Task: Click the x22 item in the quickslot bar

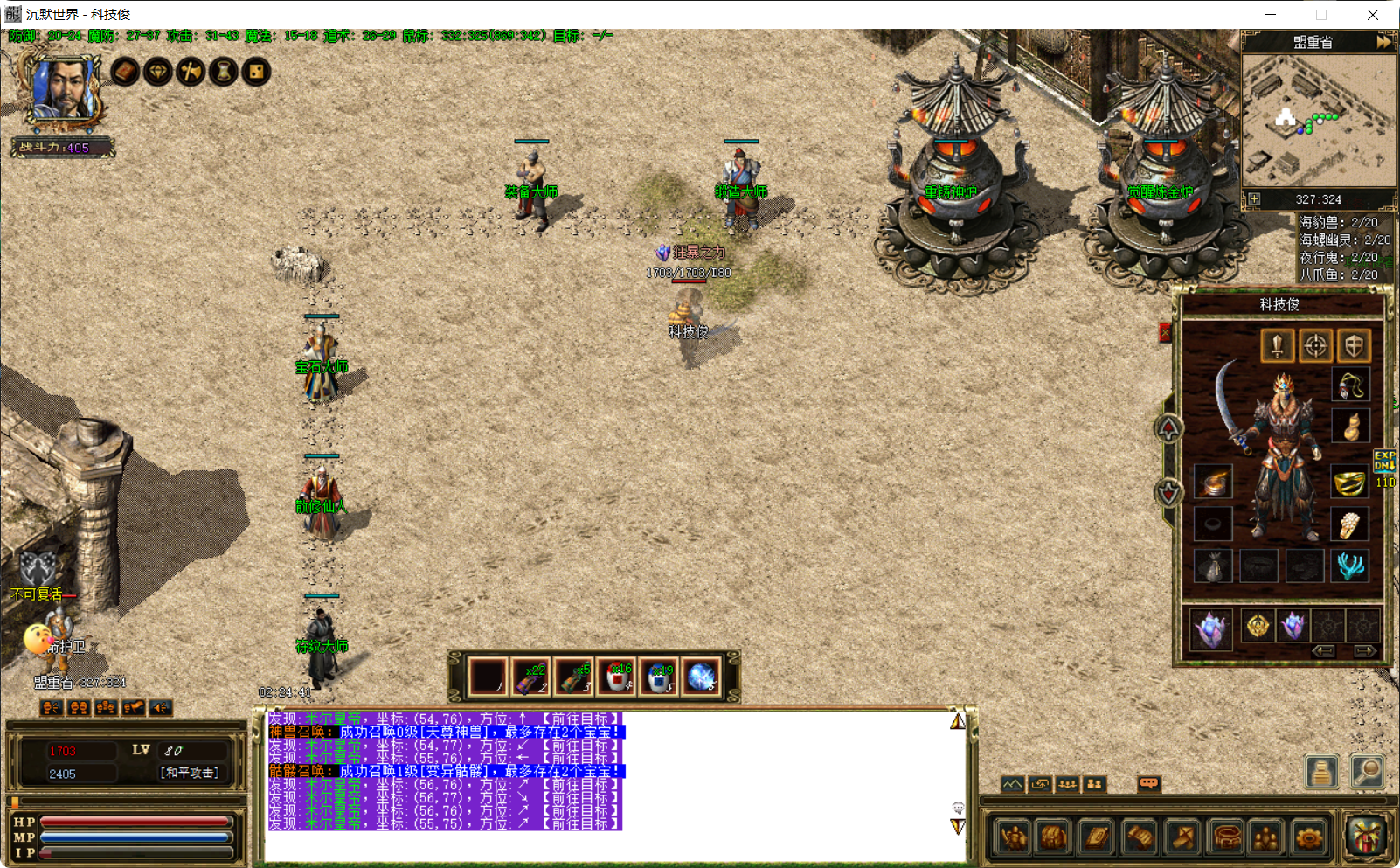Action: [531, 675]
